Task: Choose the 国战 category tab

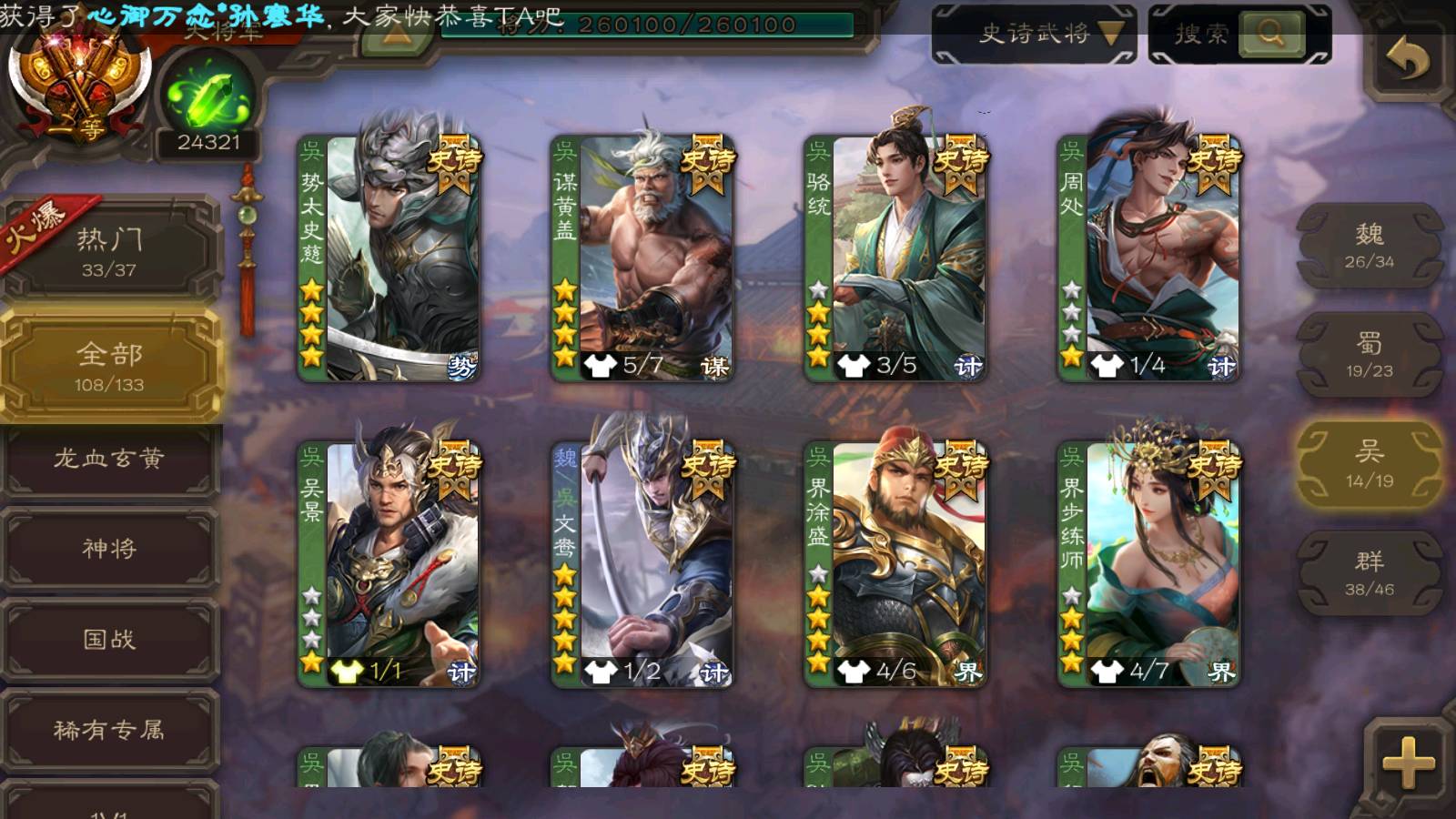Action: coord(109,640)
